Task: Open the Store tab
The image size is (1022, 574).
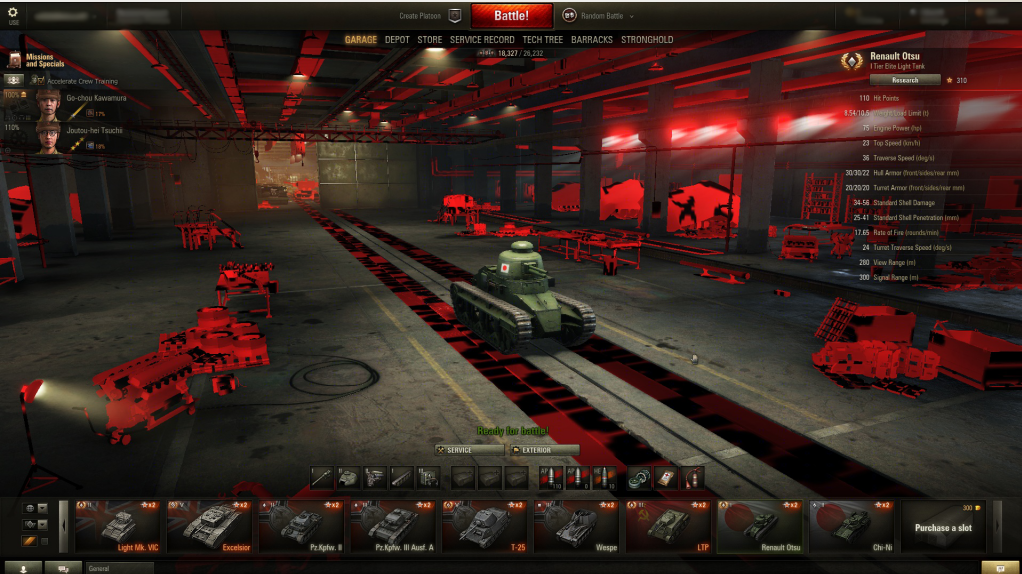Action: coord(429,40)
